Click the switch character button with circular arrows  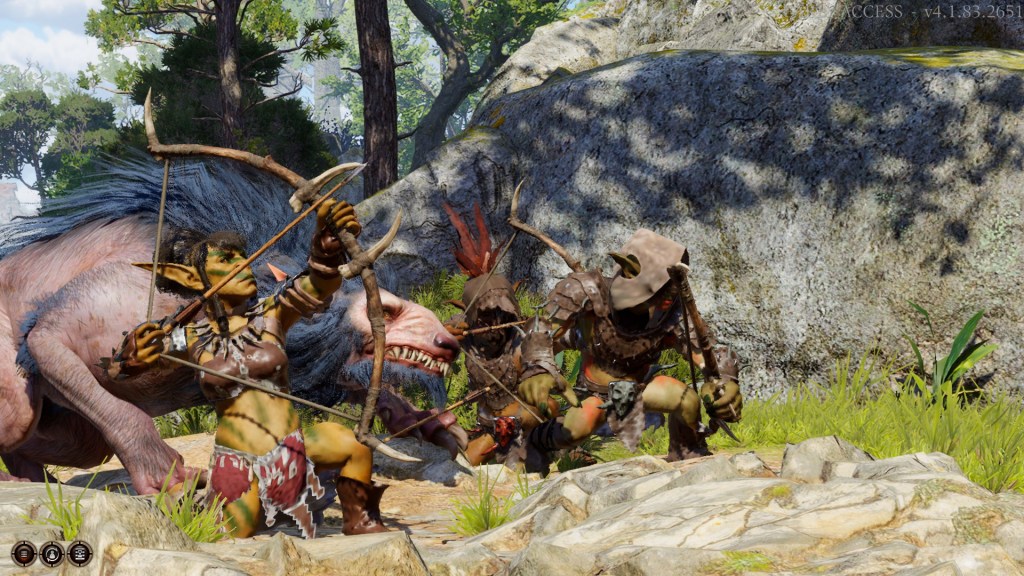point(51,553)
